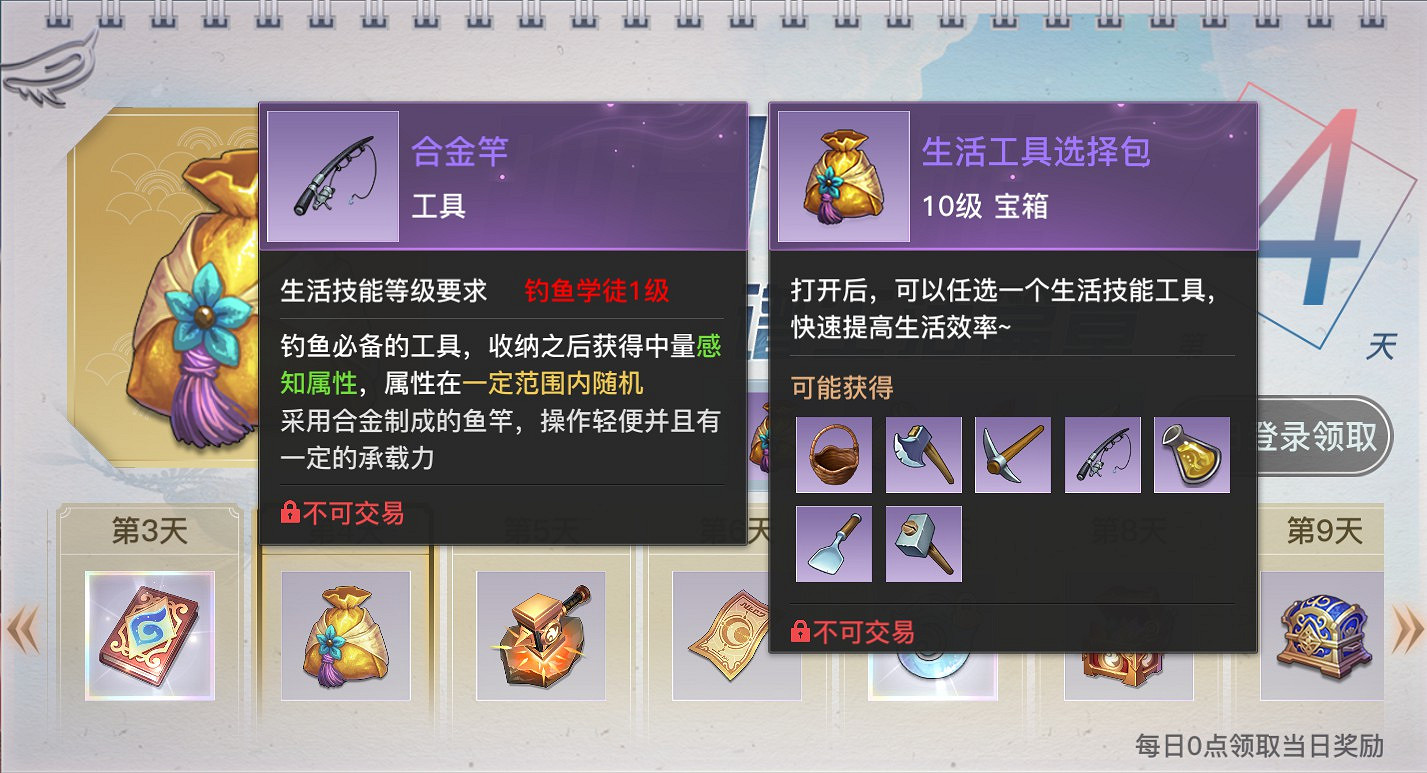1427x773 pixels.
Task: Switch to the 第3天 reward tab
Action: point(148,531)
